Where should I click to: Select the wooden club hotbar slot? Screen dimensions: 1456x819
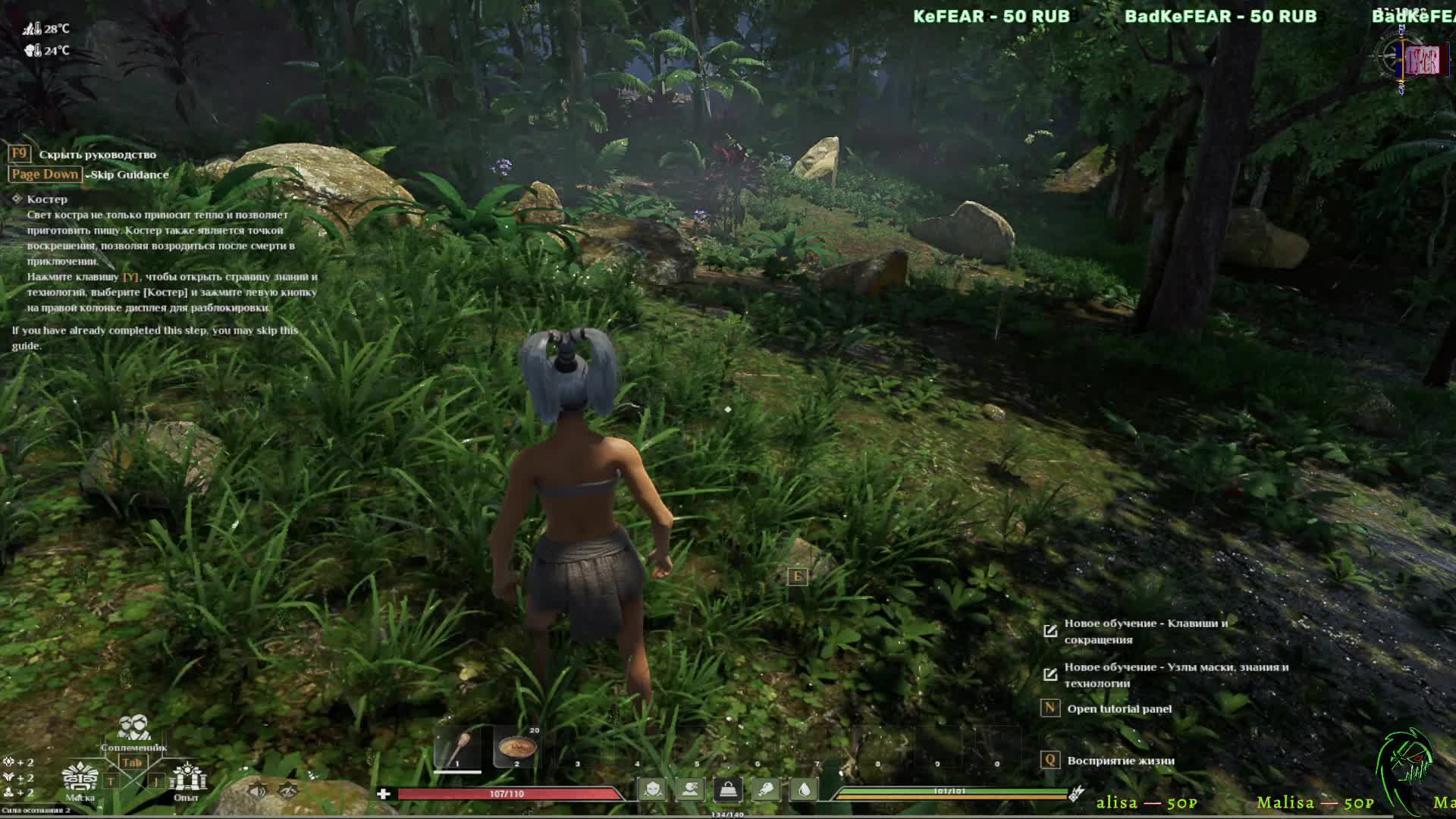[x=457, y=748]
